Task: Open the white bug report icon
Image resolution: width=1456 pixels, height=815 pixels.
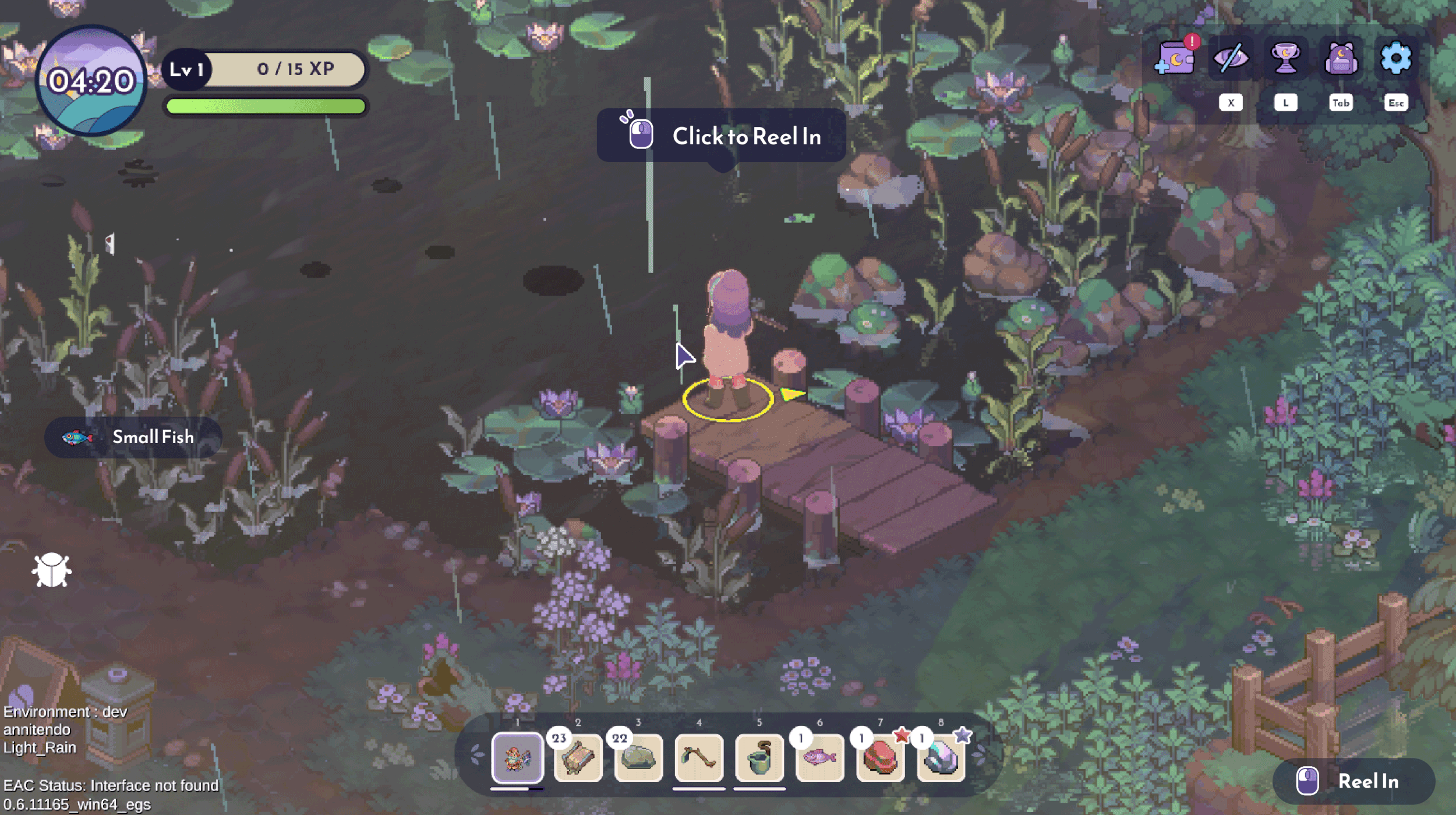Action: tap(51, 570)
